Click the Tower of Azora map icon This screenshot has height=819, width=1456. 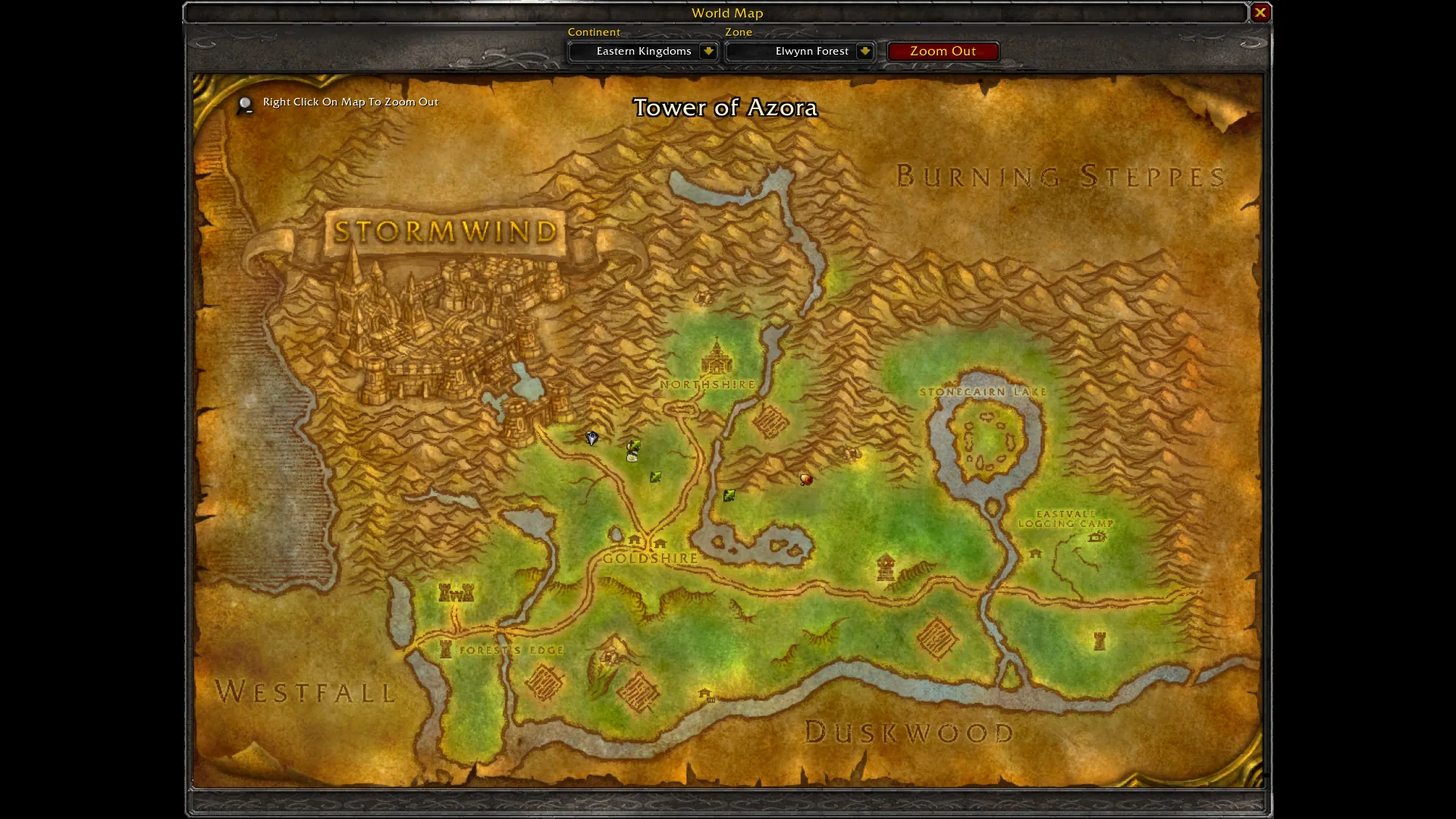click(885, 566)
